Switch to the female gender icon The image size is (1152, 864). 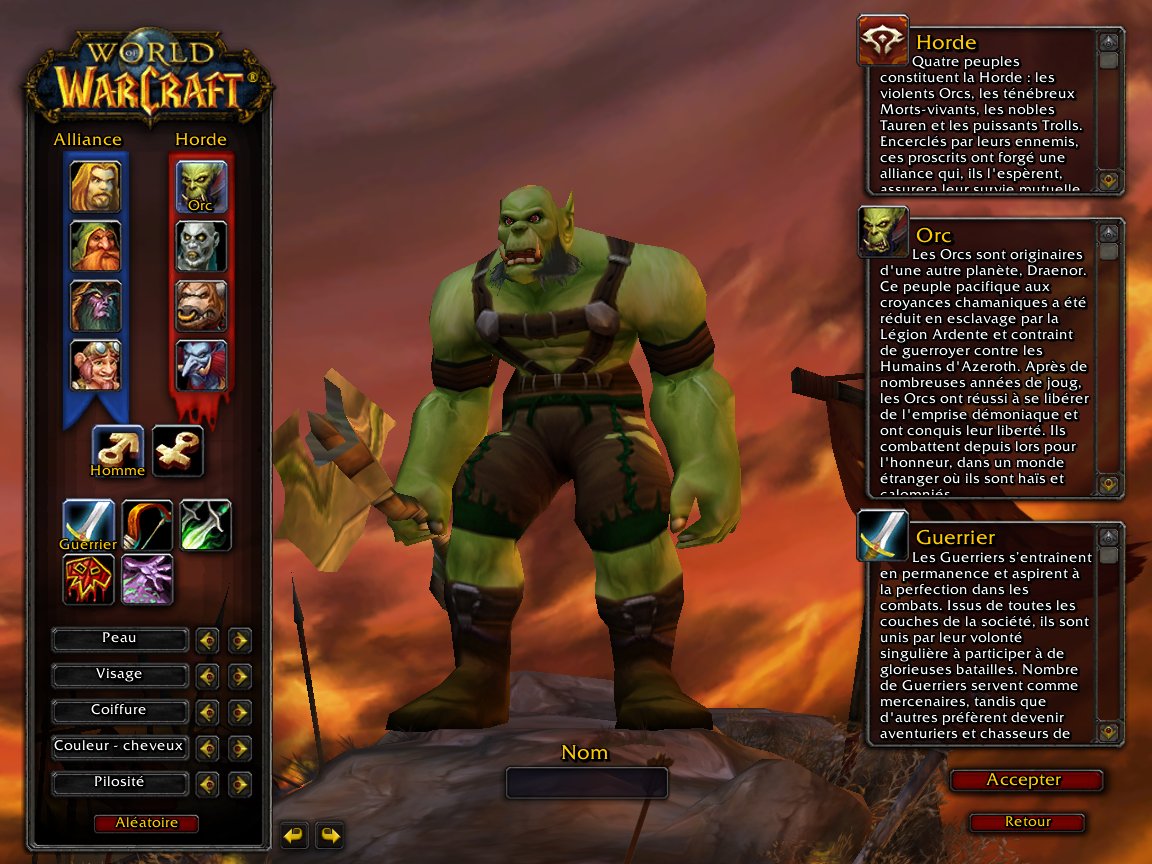[x=178, y=451]
